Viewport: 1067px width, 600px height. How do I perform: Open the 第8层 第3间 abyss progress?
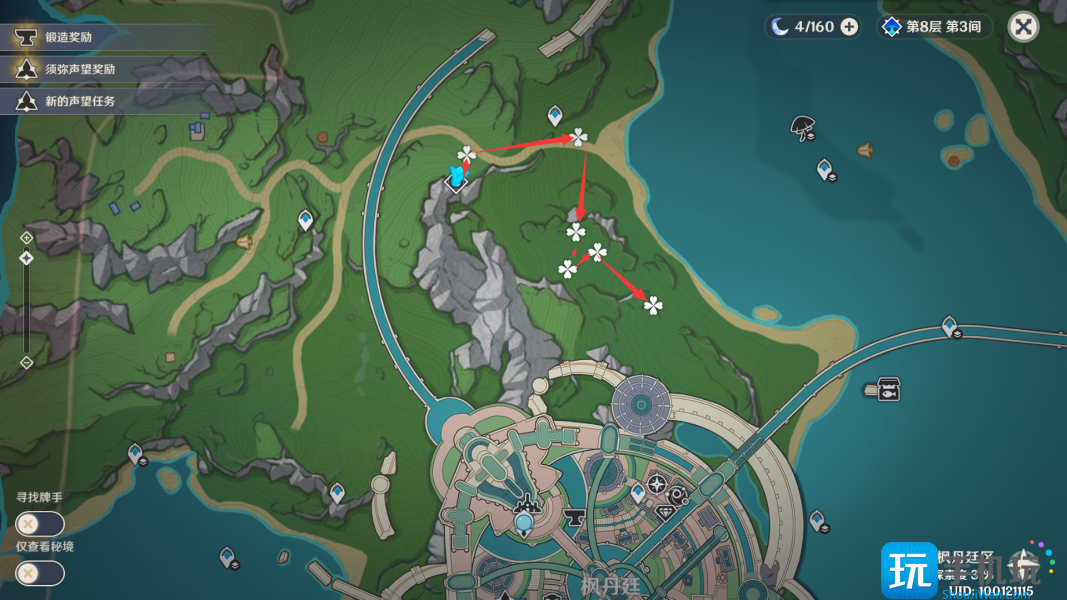click(x=933, y=27)
